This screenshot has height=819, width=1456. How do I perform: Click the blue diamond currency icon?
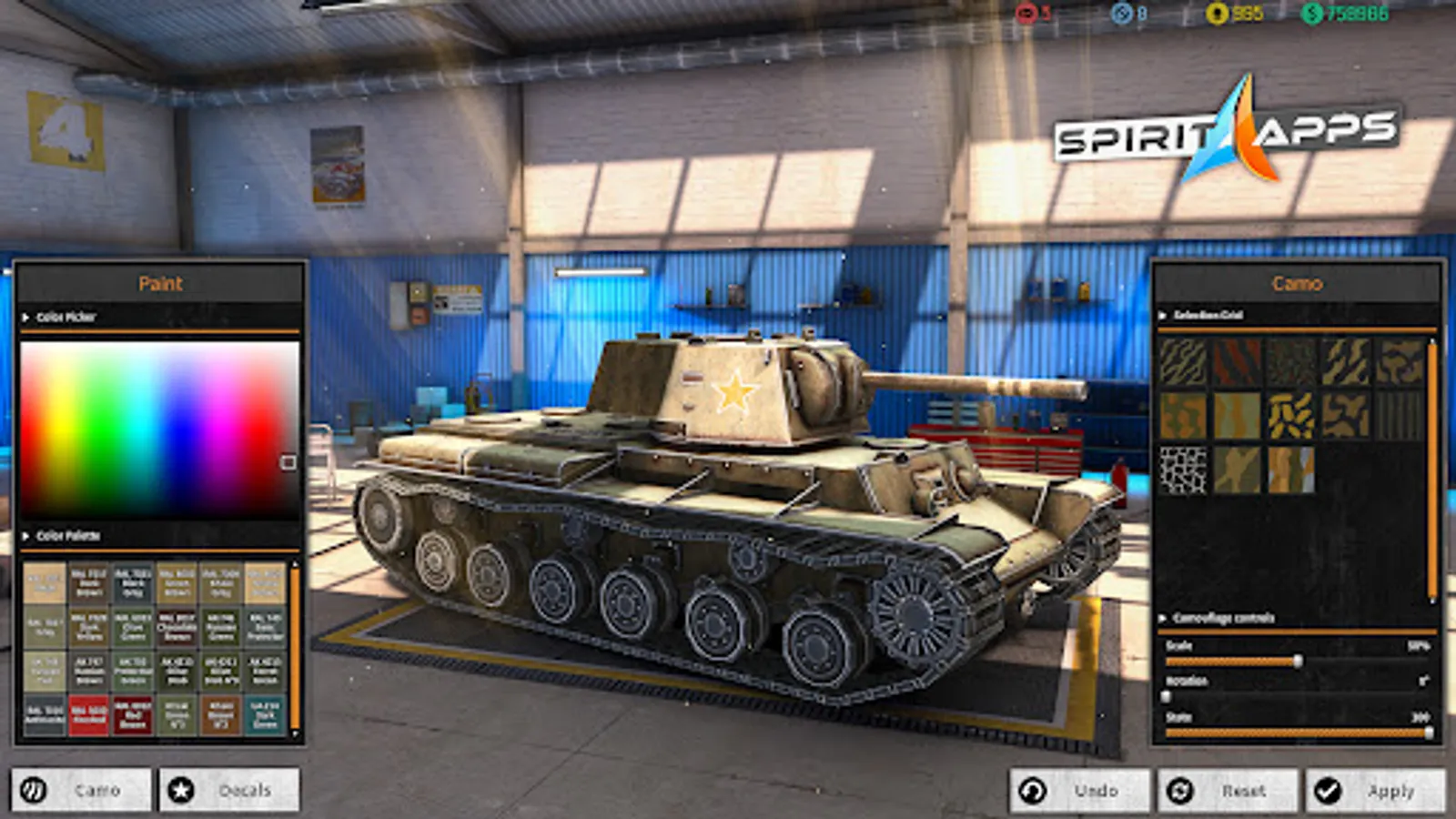[1119, 13]
